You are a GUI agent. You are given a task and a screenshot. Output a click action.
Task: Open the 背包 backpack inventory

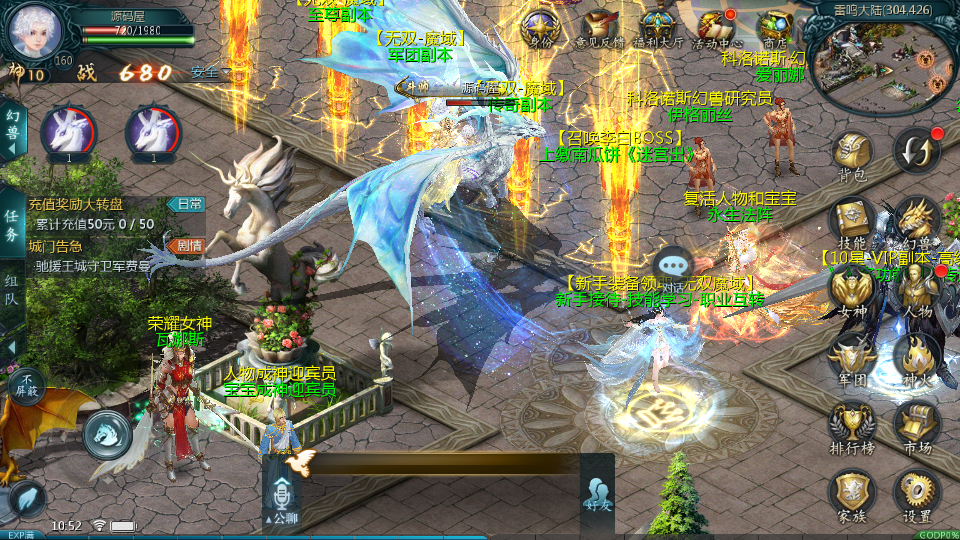click(x=851, y=153)
